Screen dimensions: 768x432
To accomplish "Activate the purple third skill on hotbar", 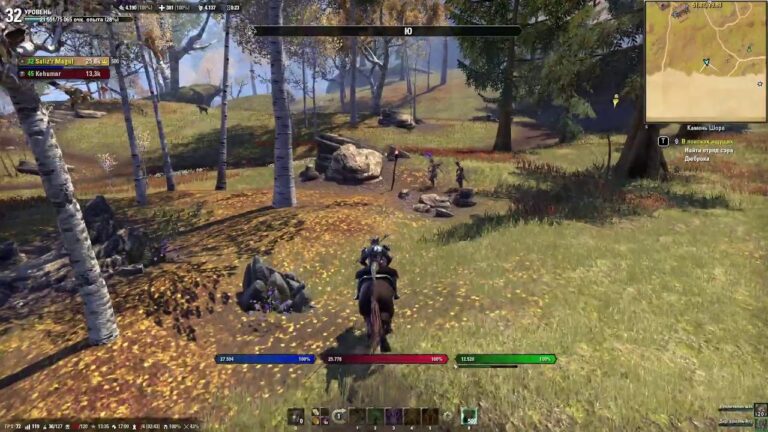I will pyautogui.click(x=394, y=416).
